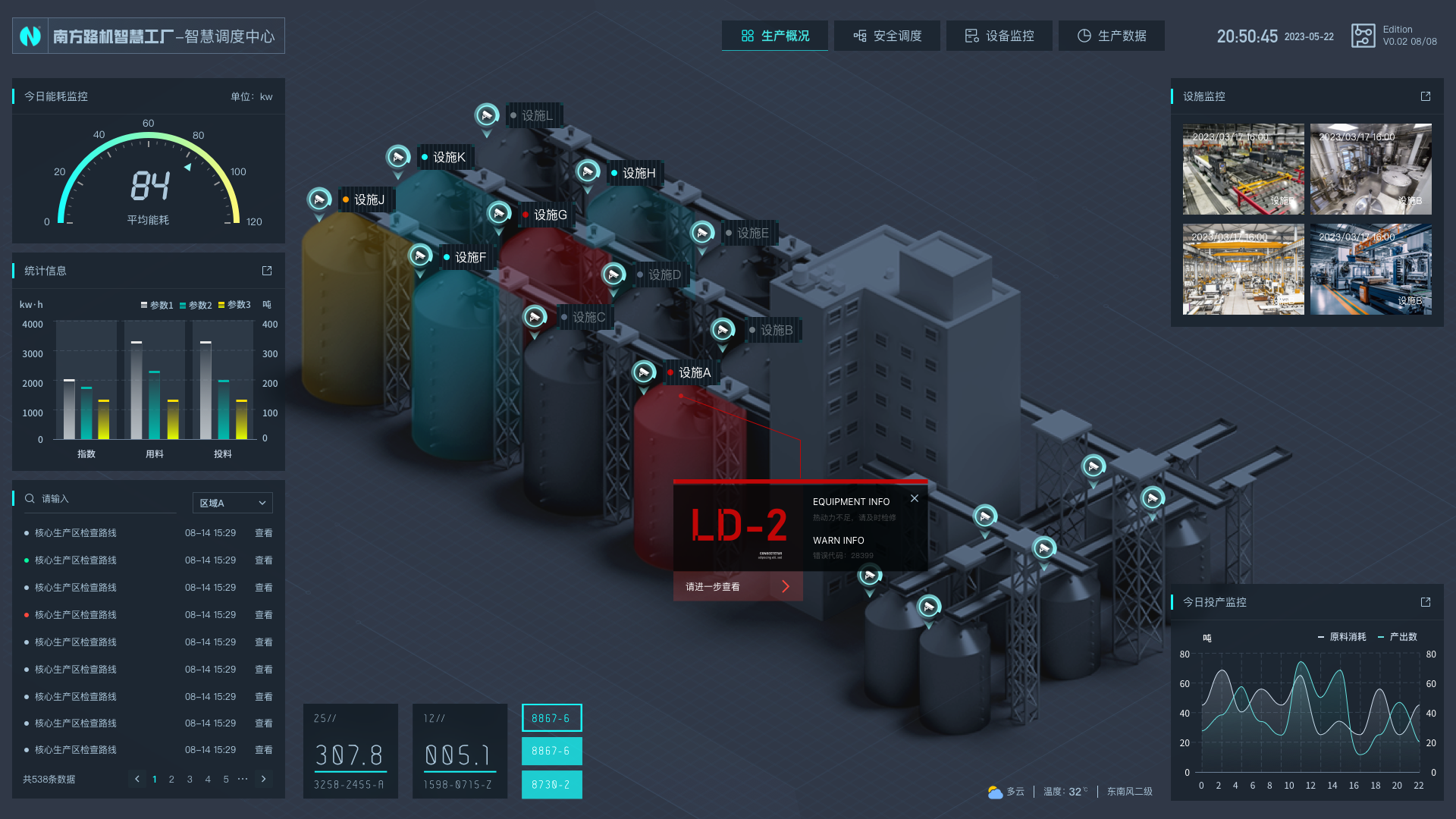1456x819 pixels.
Task: Select the 设备监控 tab
Action: (x=999, y=36)
